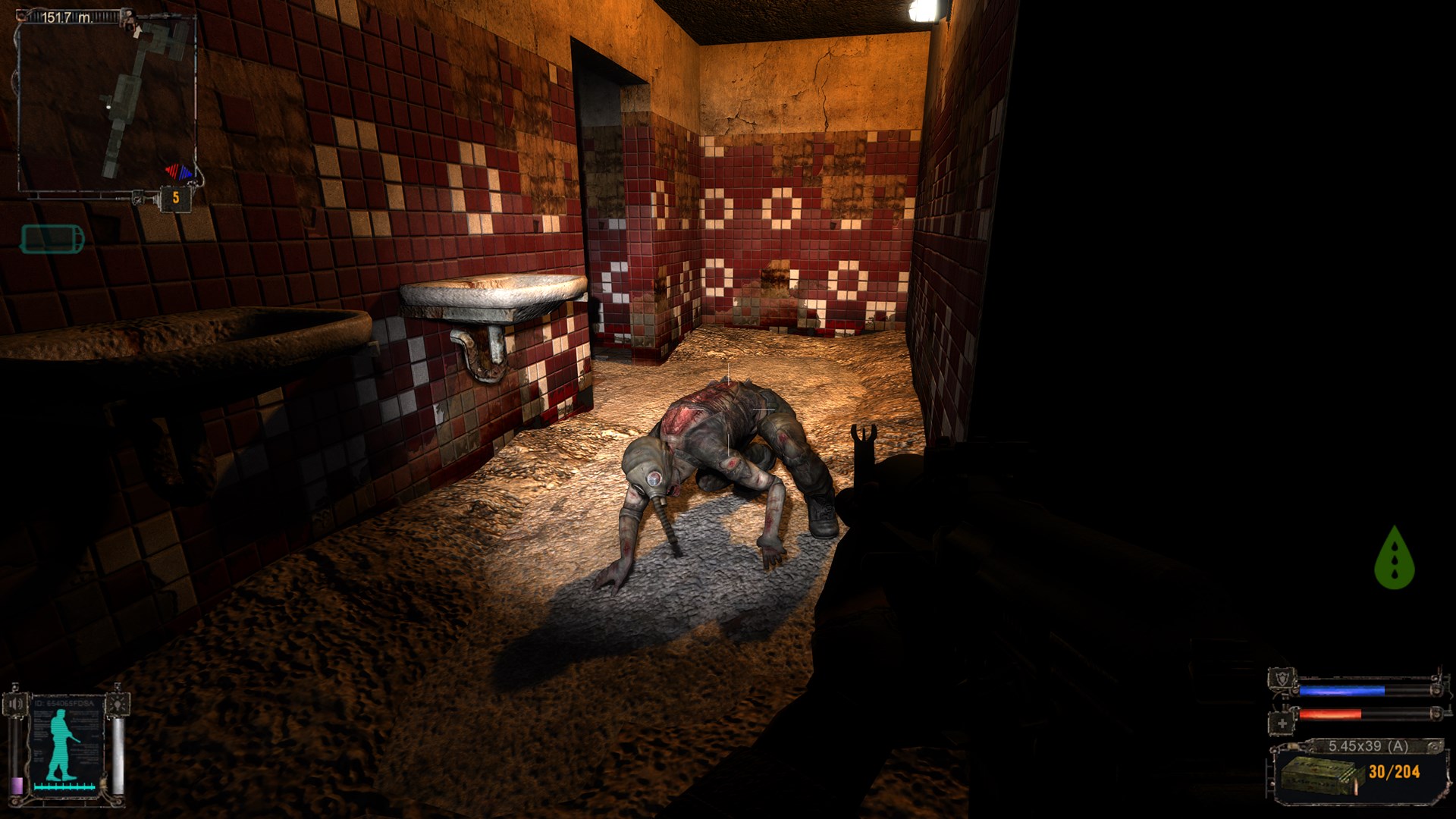Select the light bulb torch icon
The image size is (1456, 819).
tap(118, 703)
